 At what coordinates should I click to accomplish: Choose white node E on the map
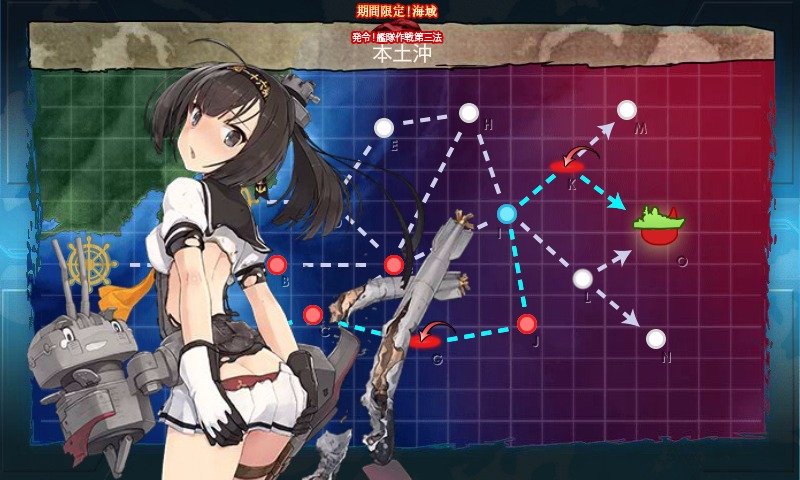tap(383, 127)
